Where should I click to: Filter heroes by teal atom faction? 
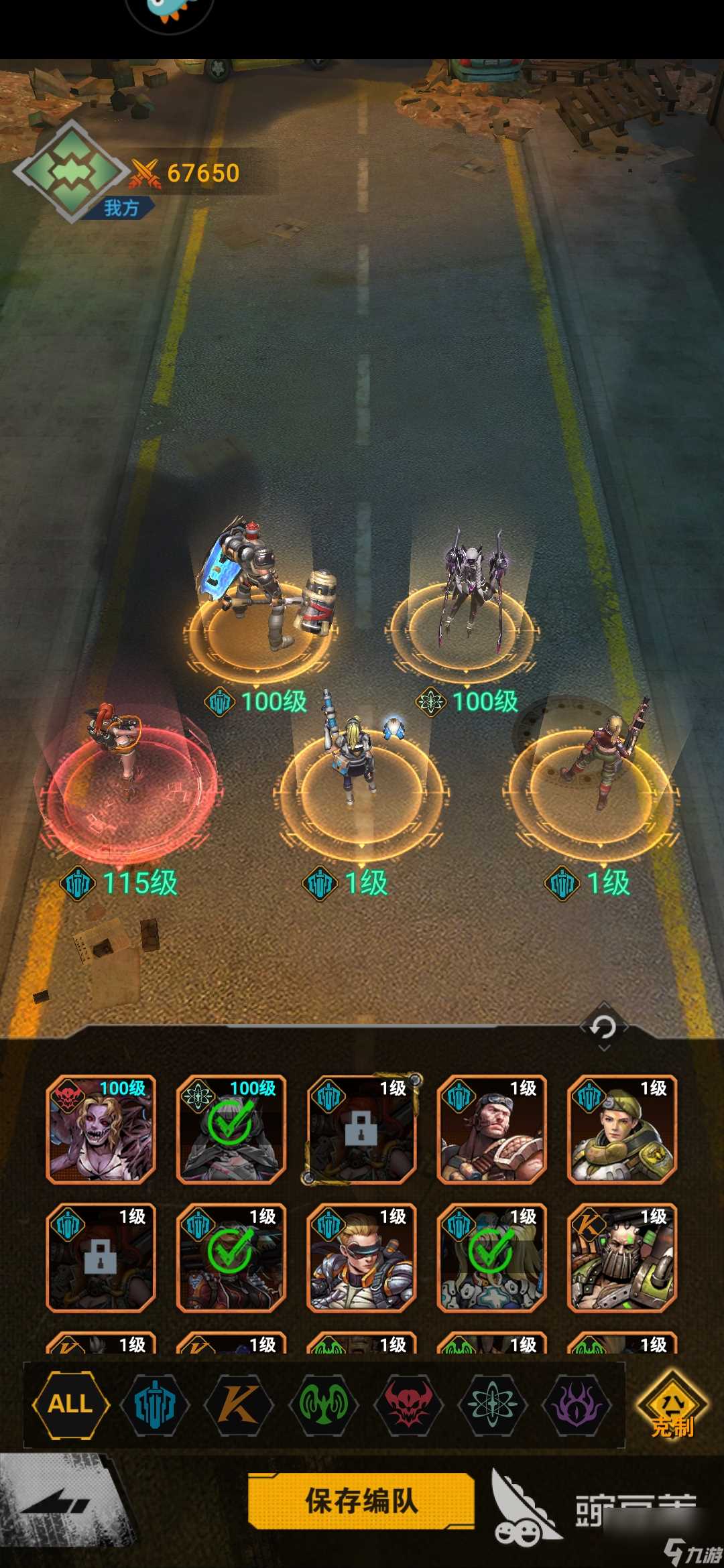[x=493, y=1403]
